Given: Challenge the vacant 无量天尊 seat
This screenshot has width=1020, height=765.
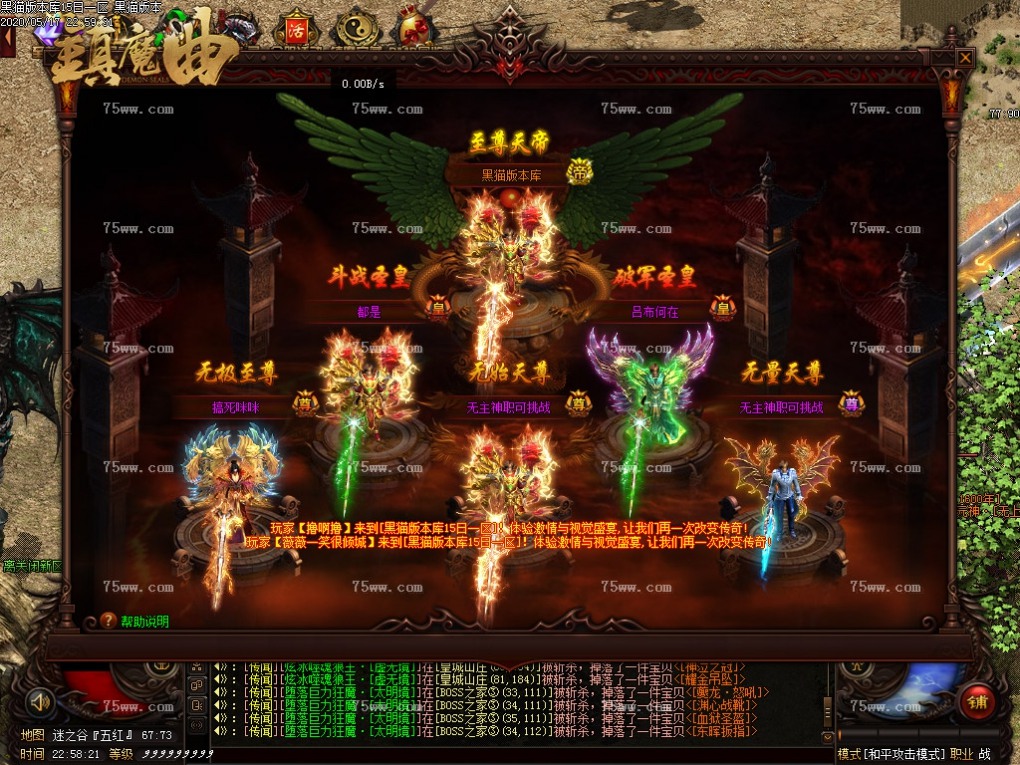Looking at the screenshot, I should (781, 407).
